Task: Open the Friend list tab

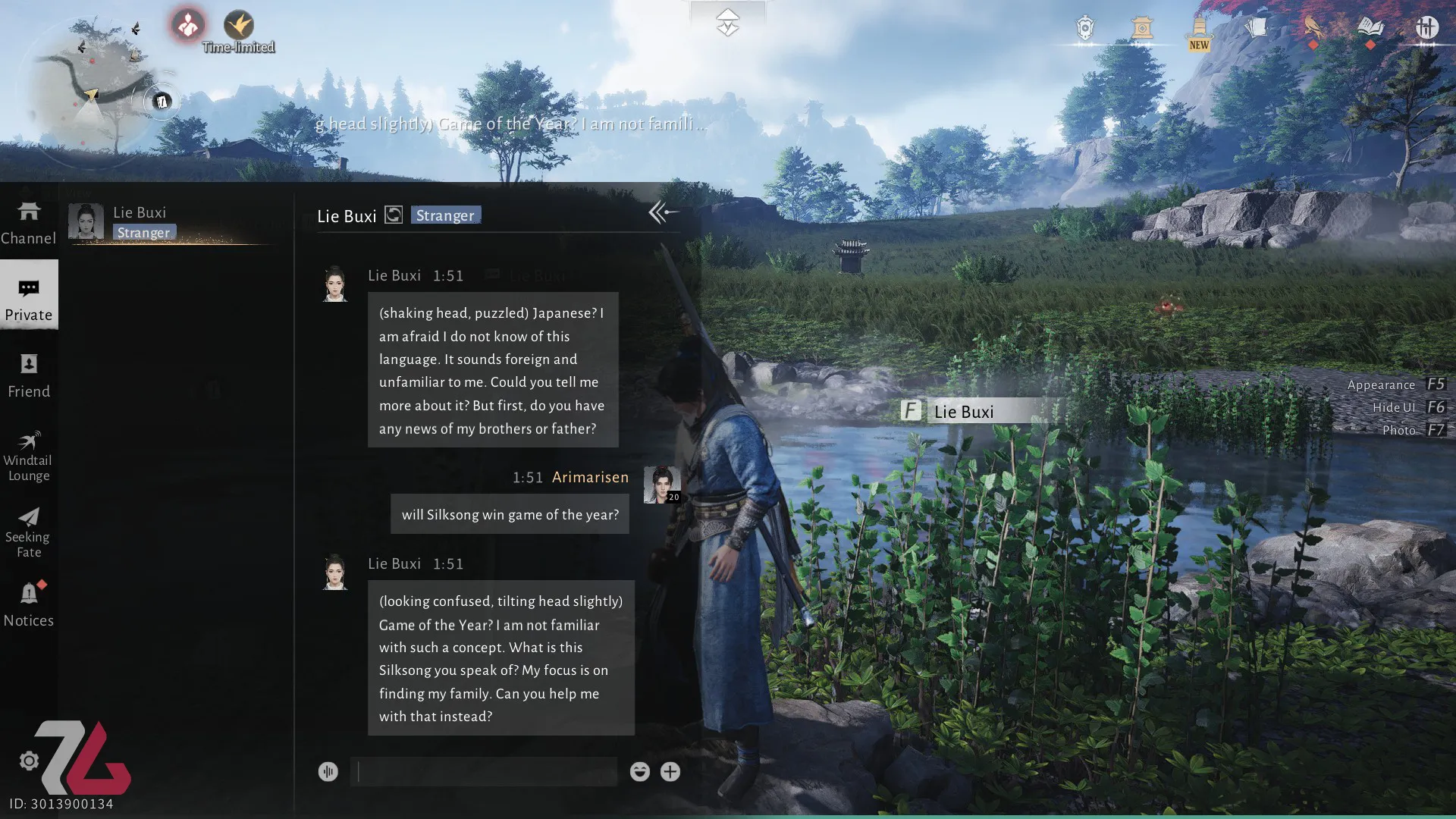Action: [x=29, y=375]
